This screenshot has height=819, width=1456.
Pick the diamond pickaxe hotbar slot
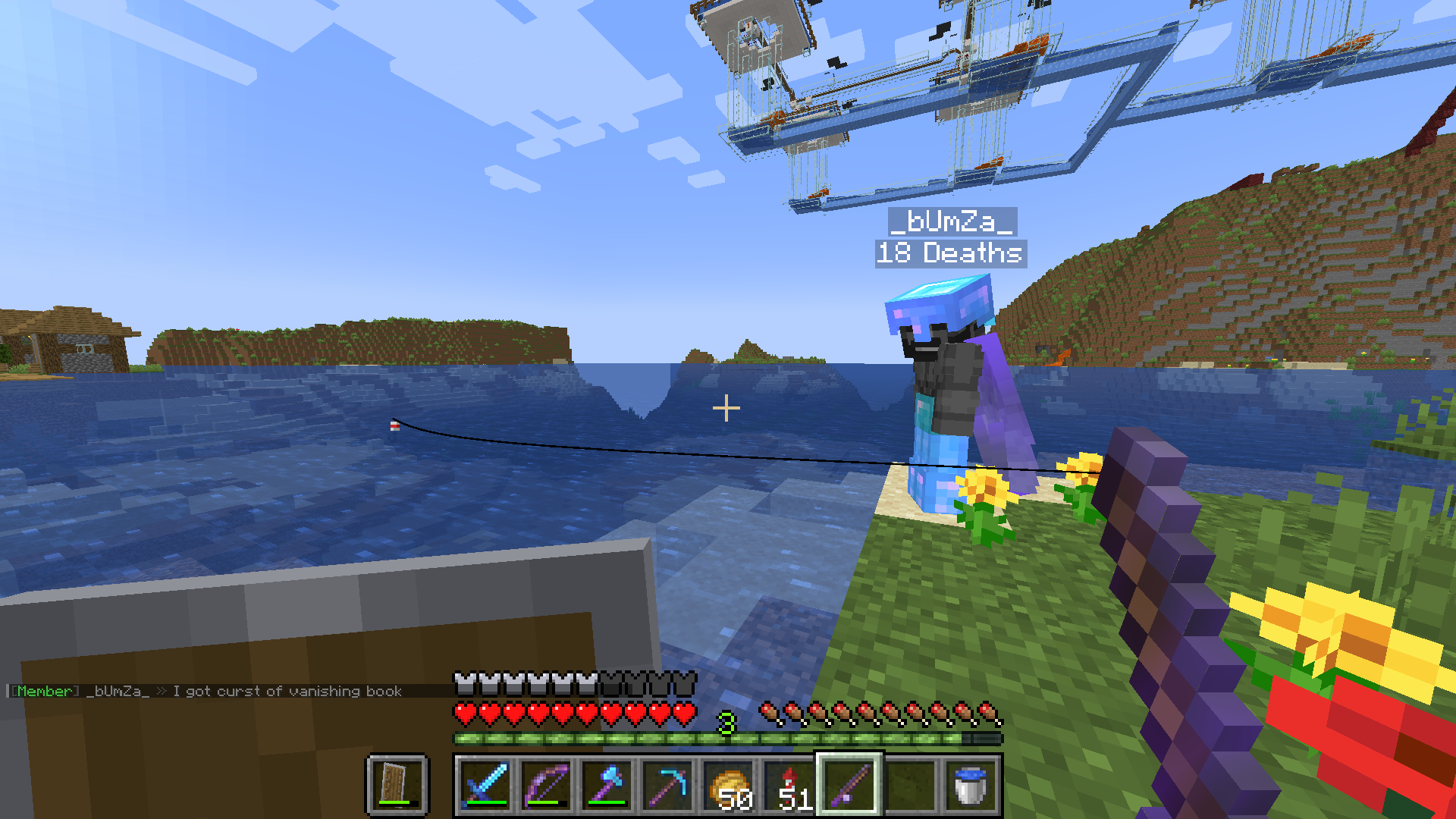pyautogui.click(x=667, y=785)
